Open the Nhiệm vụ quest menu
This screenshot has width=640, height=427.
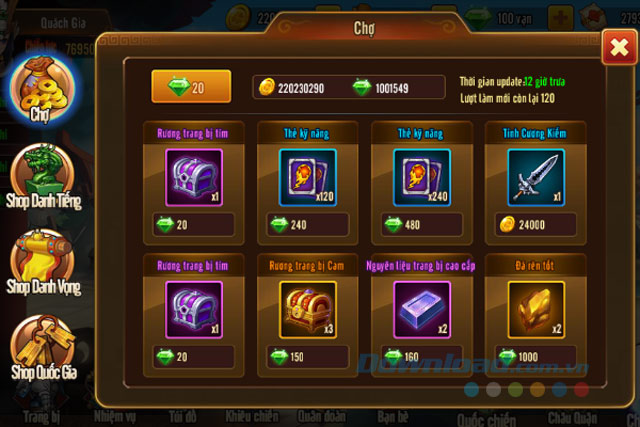pos(116,416)
